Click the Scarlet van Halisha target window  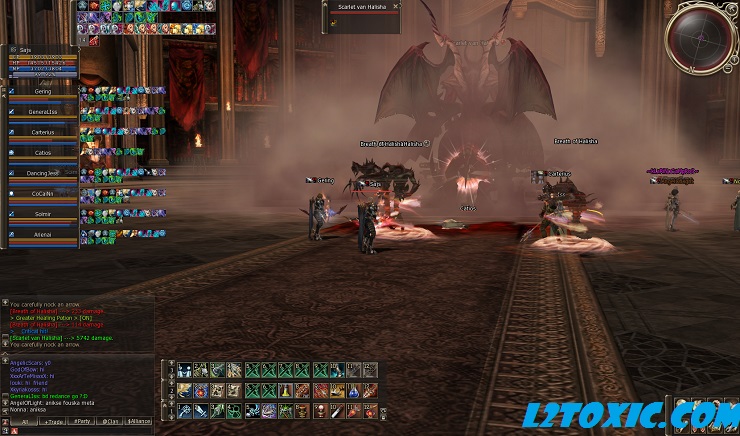coord(359,10)
